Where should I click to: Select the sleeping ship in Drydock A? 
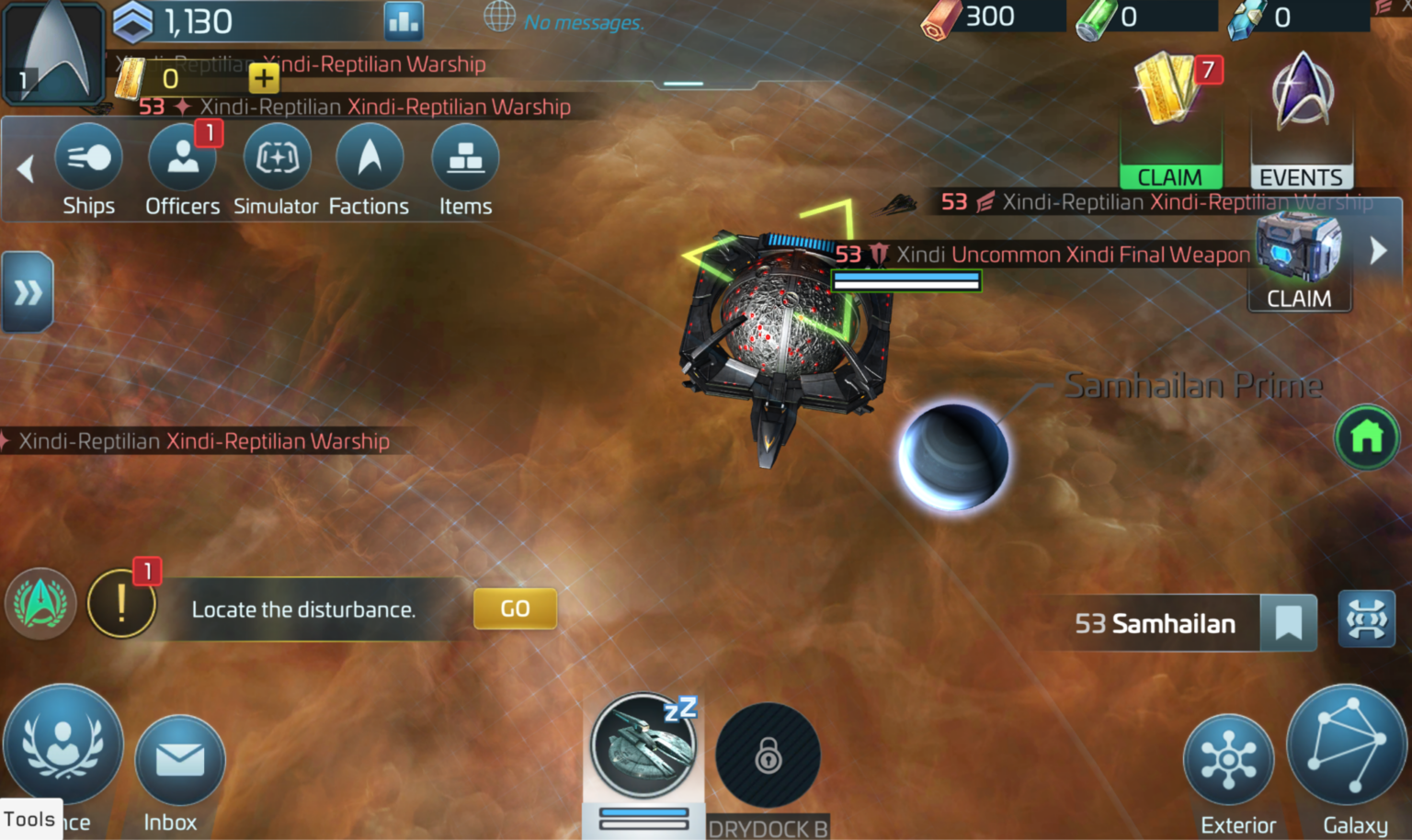tap(643, 746)
